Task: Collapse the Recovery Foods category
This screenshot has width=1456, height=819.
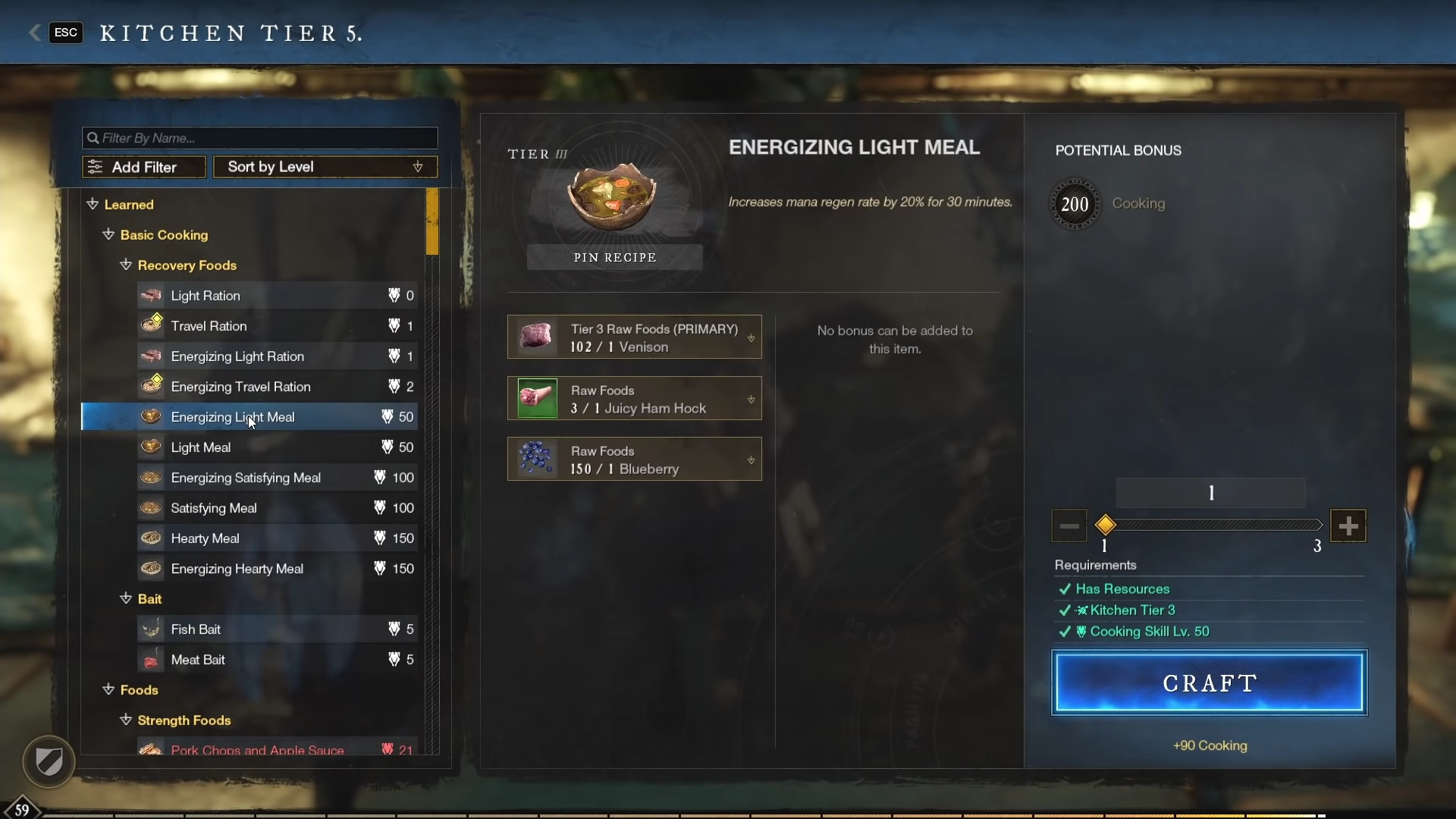Action: click(x=125, y=265)
